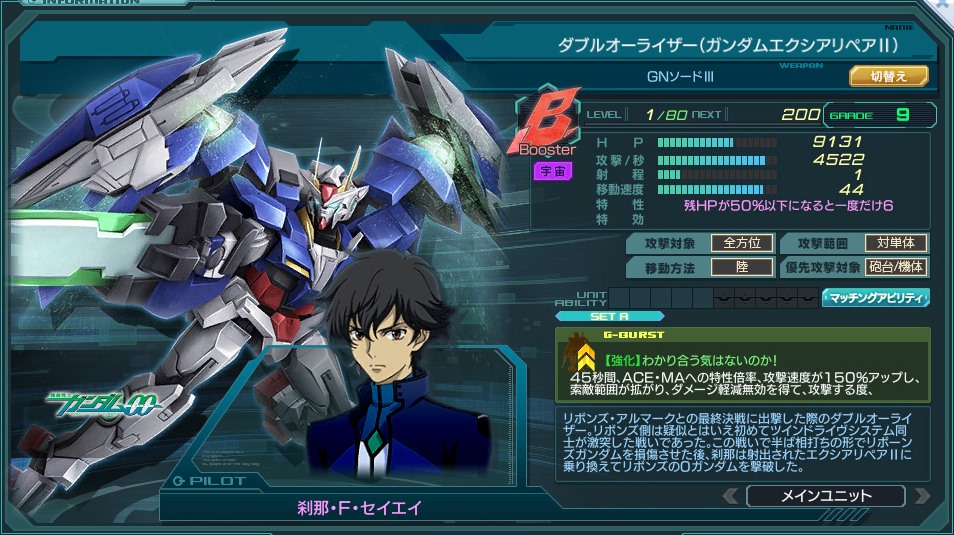Select the メインユニット main unit button
The image size is (954, 535).
[x=825, y=495]
